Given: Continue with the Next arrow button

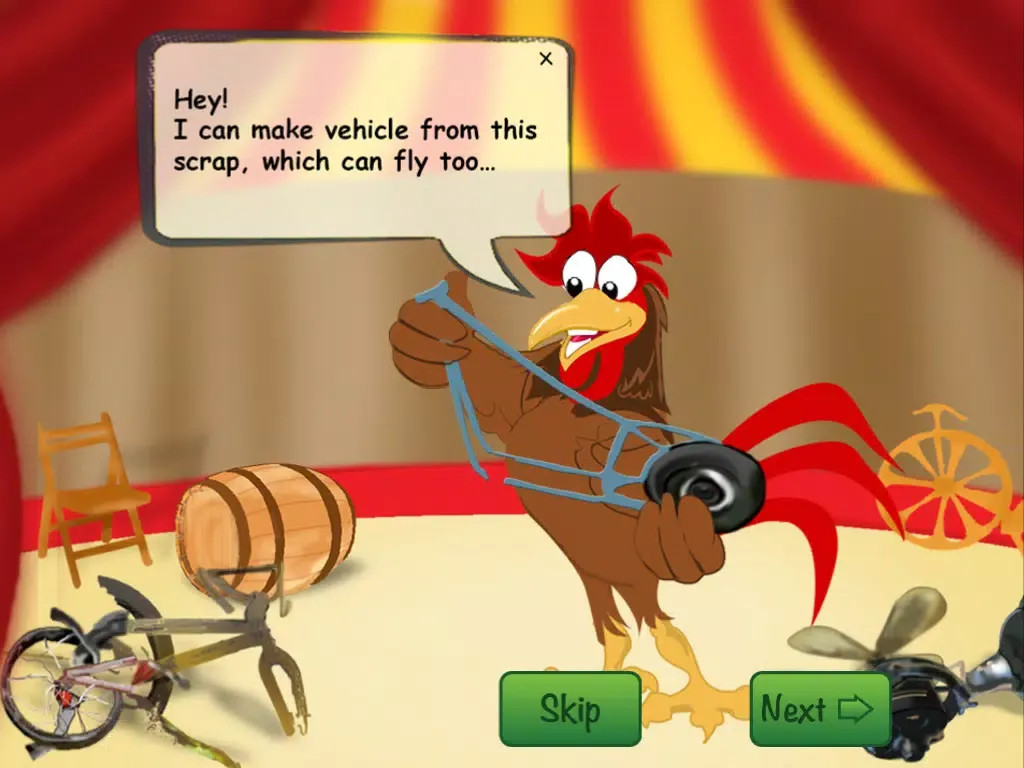Looking at the screenshot, I should tap(819, 709).
